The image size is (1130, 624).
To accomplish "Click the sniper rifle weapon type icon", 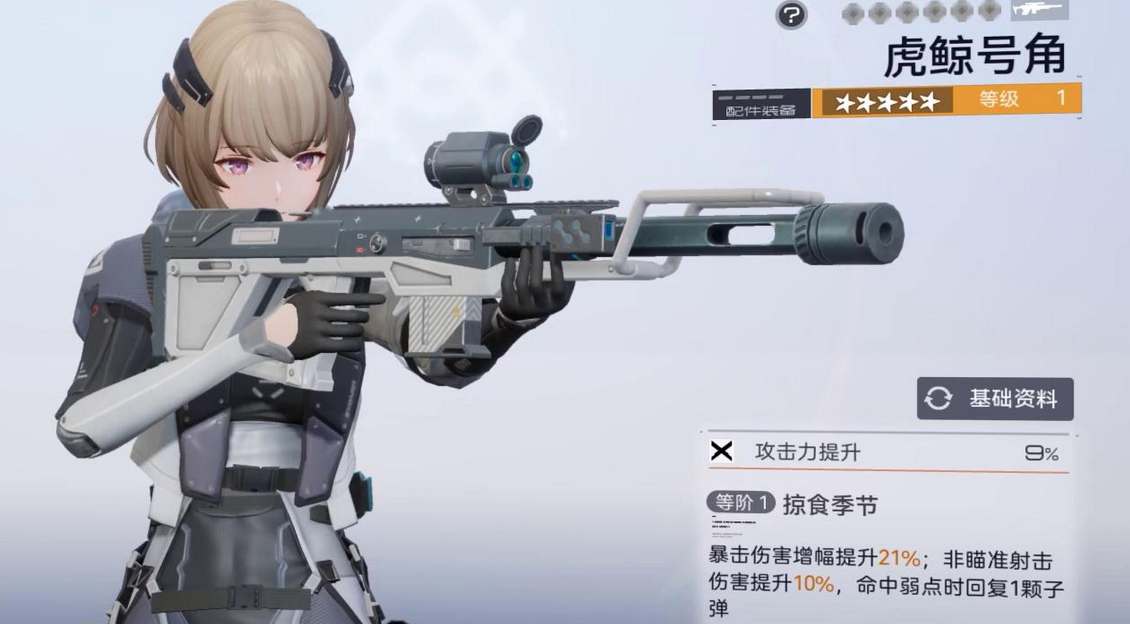I will (x=1039, y=10).
